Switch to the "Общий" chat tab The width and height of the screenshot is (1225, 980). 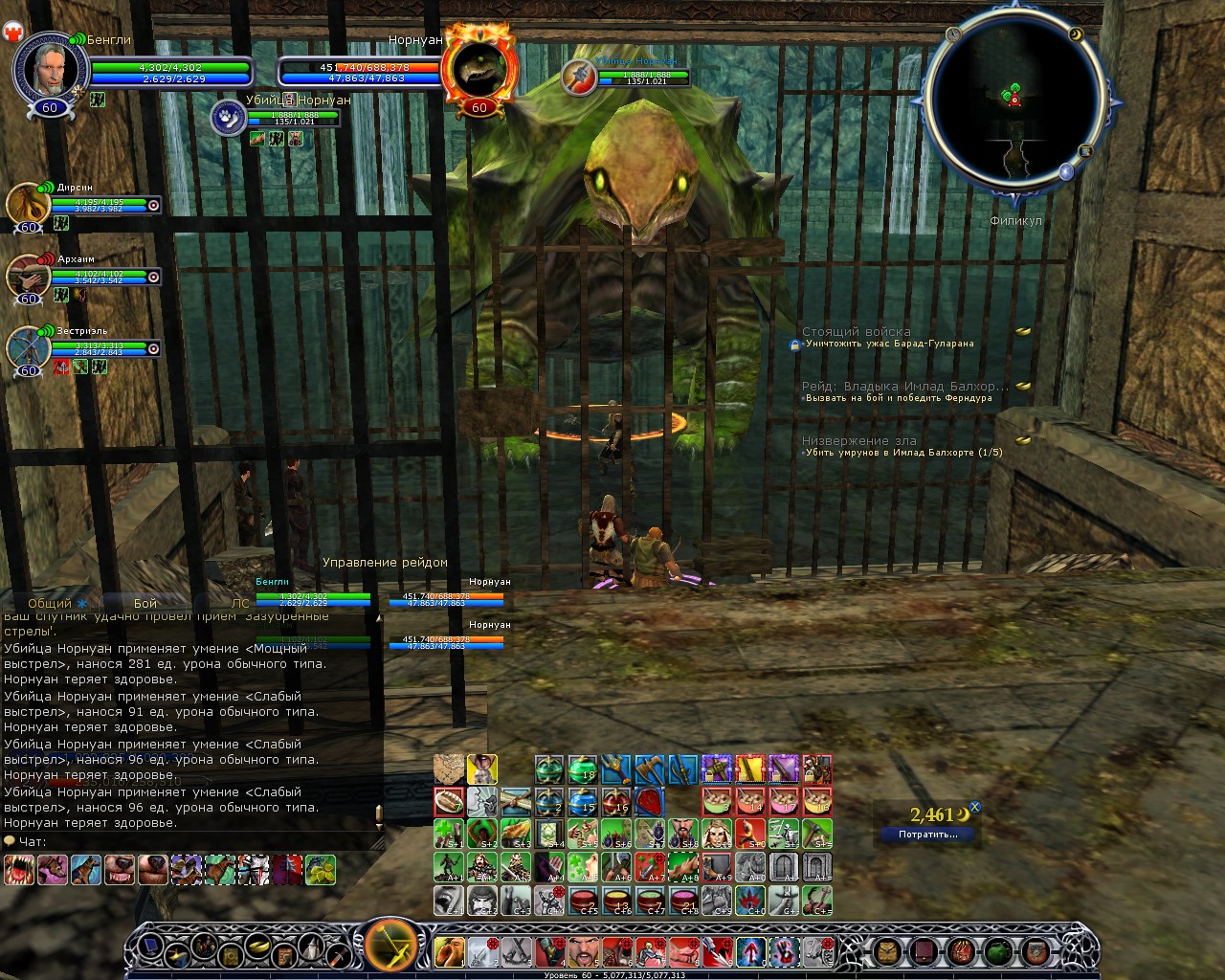[50, 603]
